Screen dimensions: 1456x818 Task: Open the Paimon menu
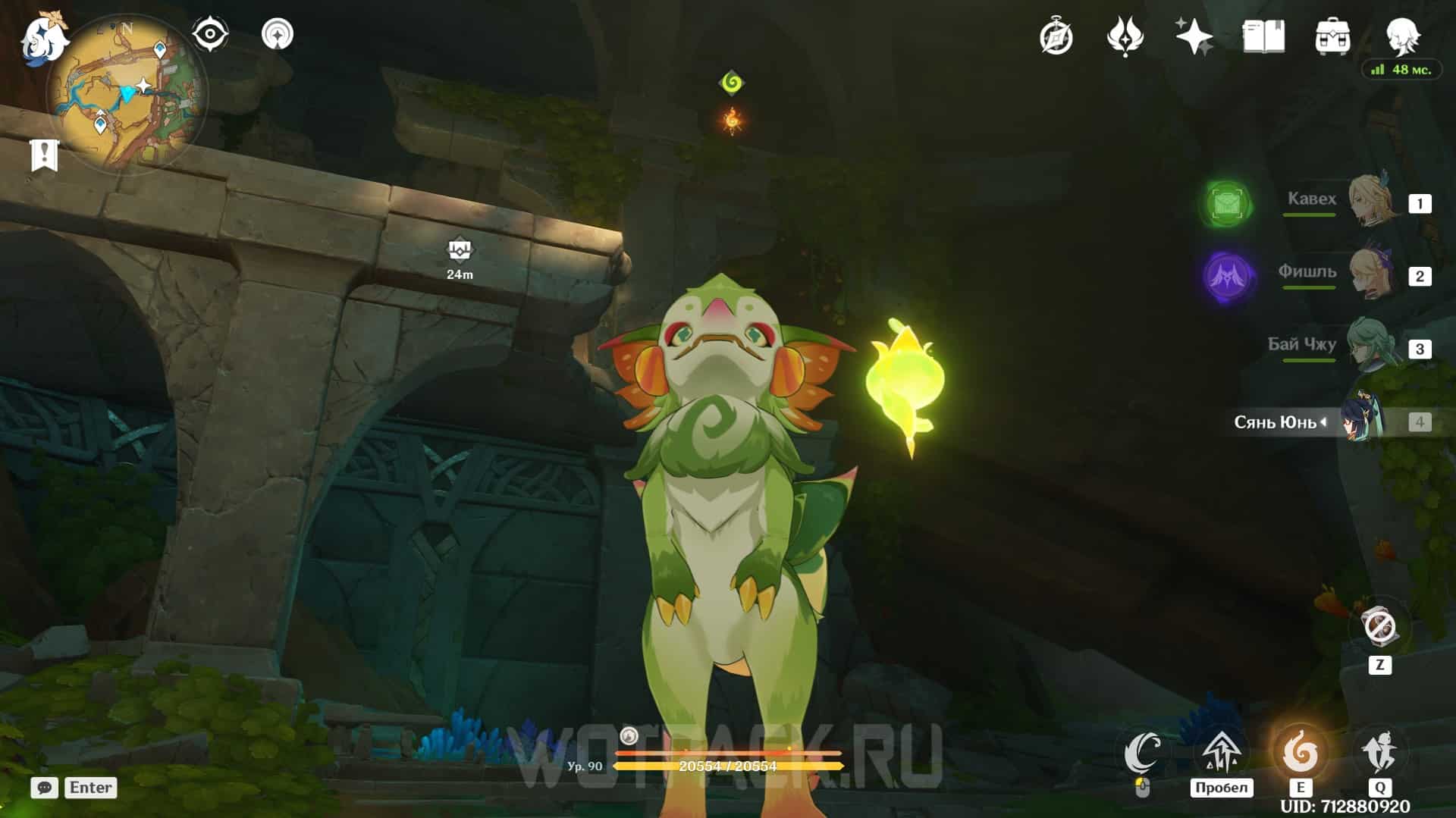[x=43, y=37]
